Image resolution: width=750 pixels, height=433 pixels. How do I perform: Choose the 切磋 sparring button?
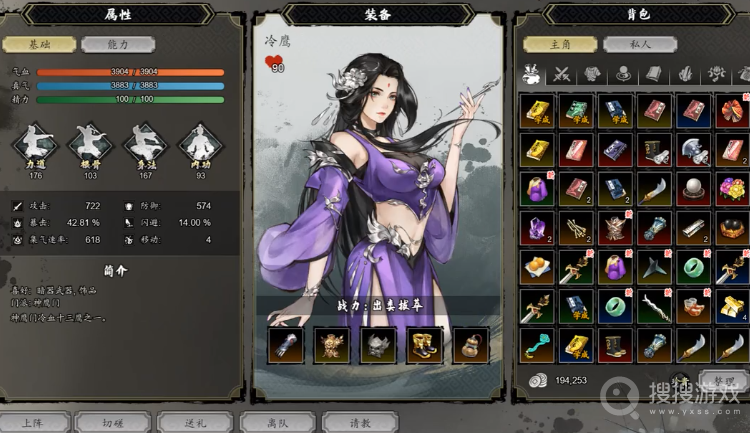(113, 422)
